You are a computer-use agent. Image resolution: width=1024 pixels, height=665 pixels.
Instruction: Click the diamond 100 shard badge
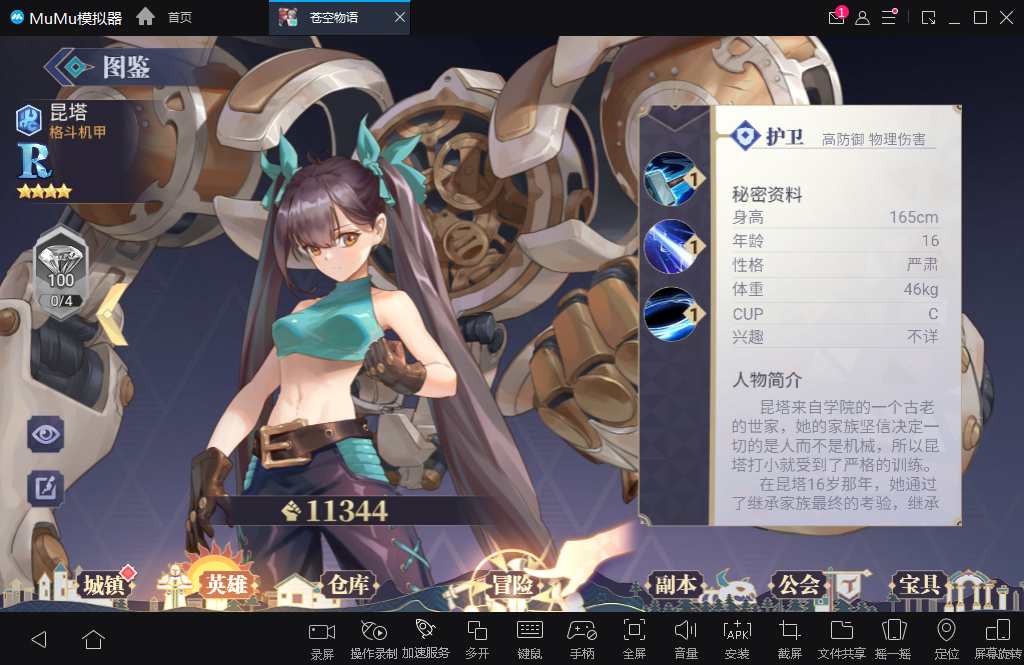coord(61,268)
